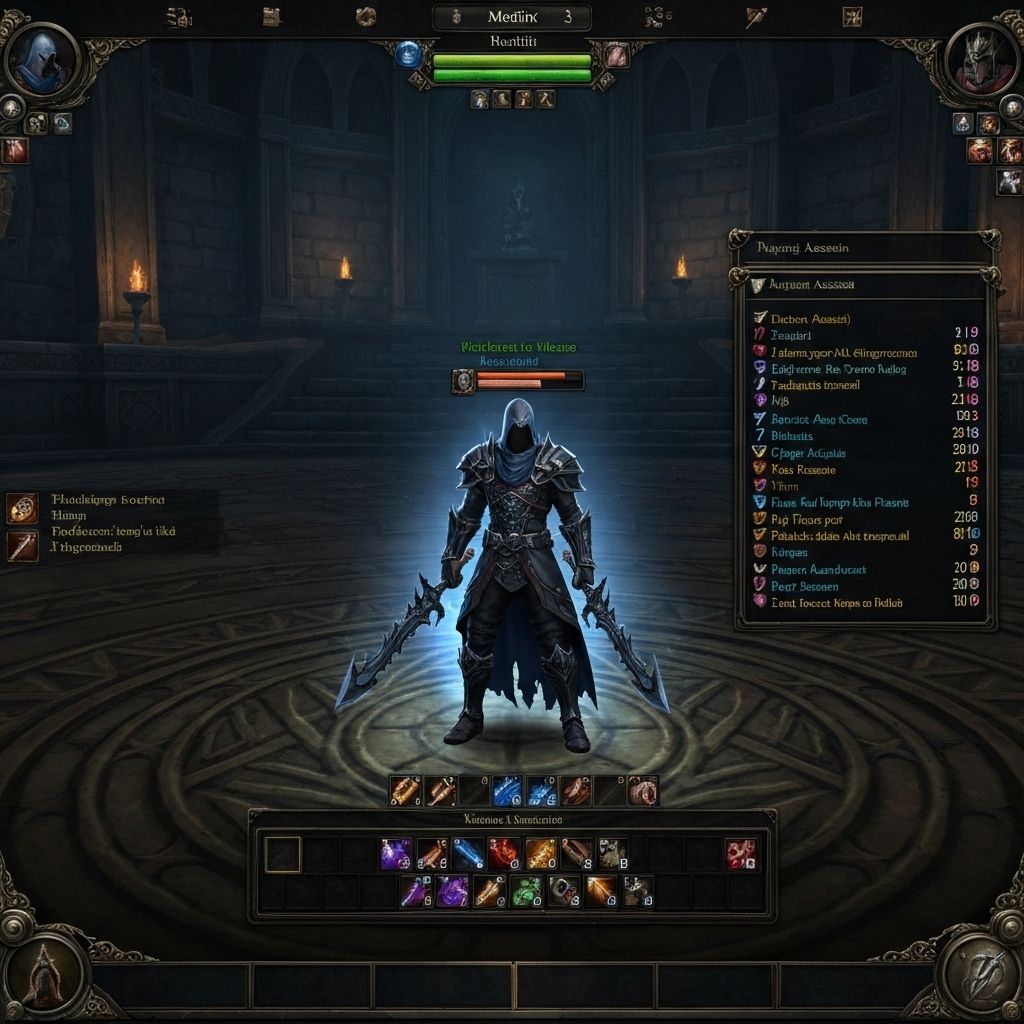Click the orange swirl icon in the left panel

click(x=22, y=508)
